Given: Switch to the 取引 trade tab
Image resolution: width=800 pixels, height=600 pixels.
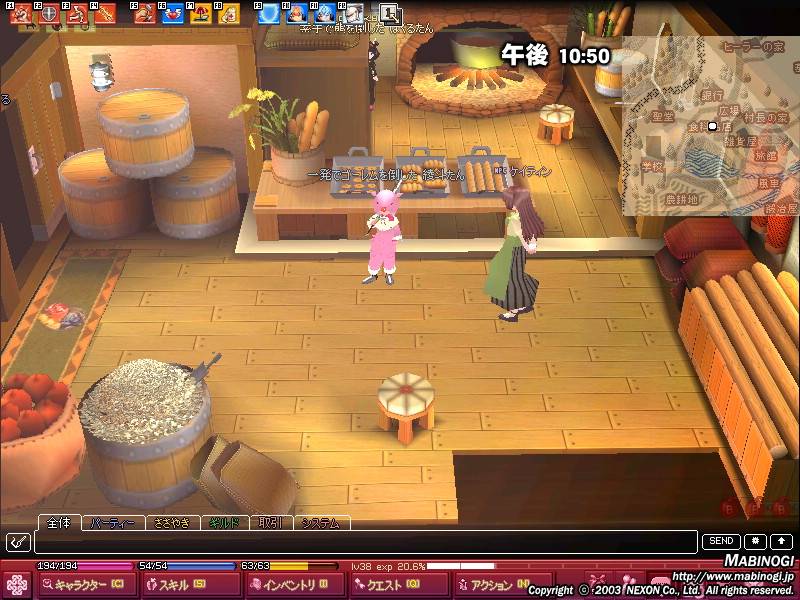Looking at the screenshot, I should coord(269,523).
